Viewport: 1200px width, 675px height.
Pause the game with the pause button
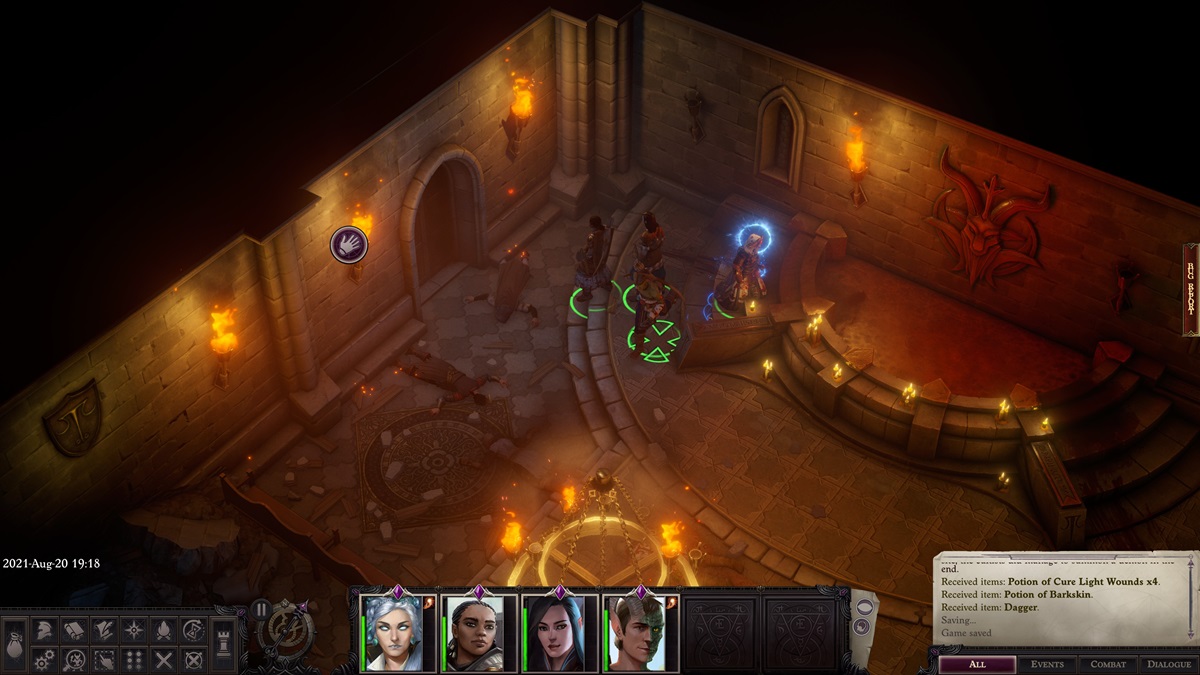(x=260, y=609)
